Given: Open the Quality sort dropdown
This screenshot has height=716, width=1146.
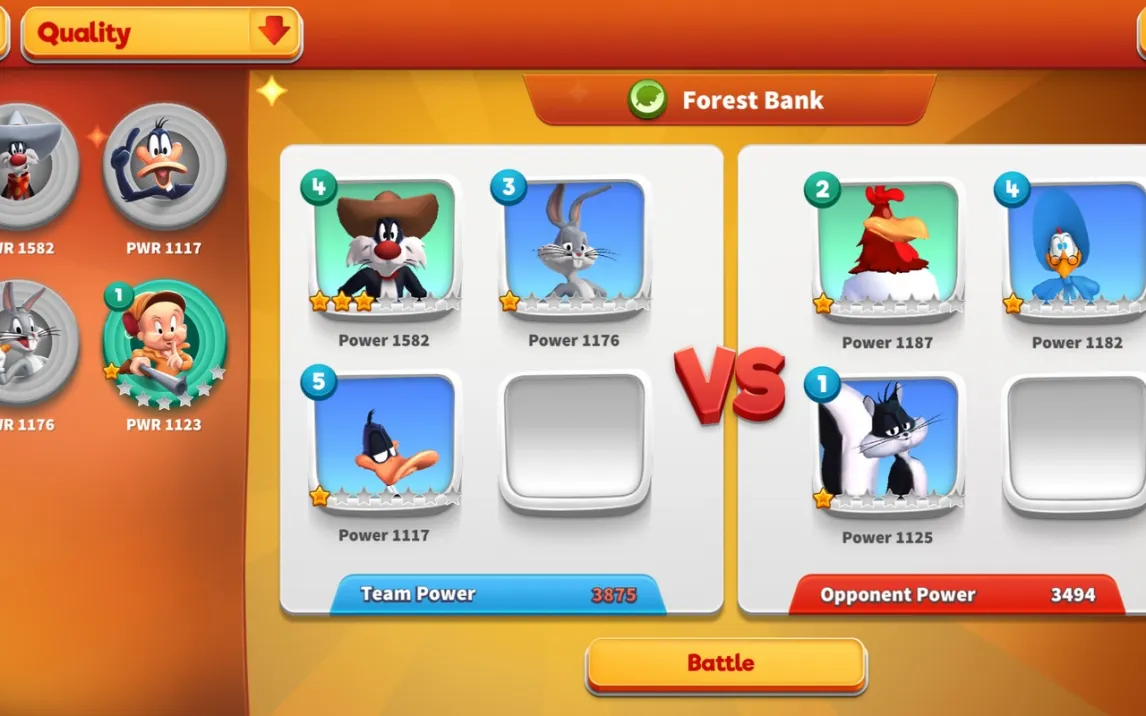Looking at the screenshot, I should [161, 34].
